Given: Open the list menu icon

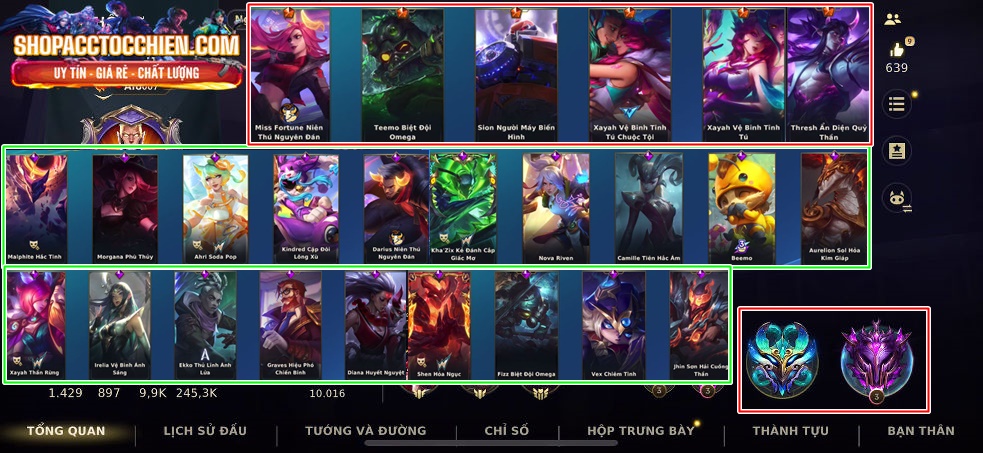Looking at the screenshot, I should (897, 104).
